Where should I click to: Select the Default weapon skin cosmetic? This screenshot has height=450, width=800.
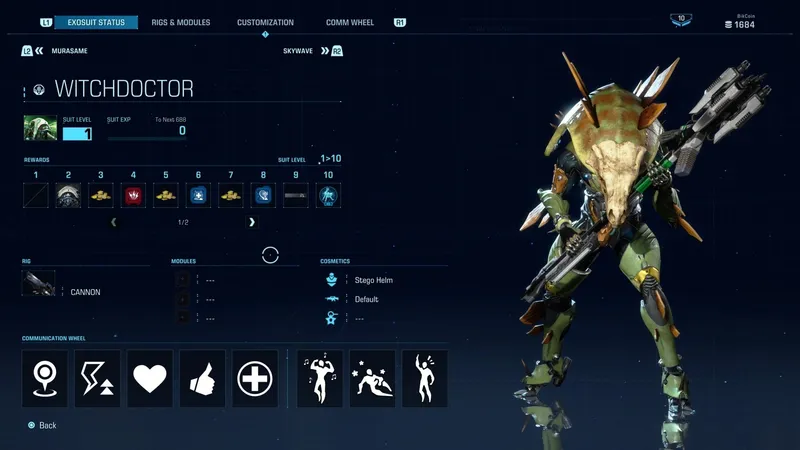click(x=366, y=299)
